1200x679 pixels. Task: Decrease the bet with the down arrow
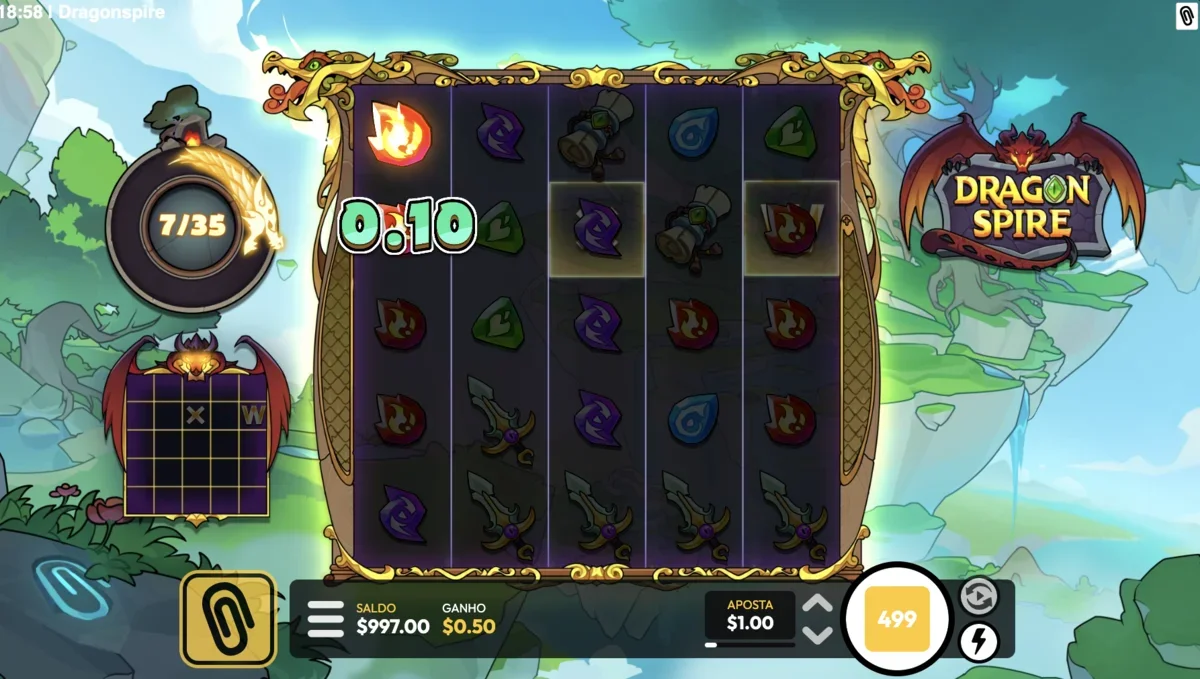pyautogui.click(x=818, y=634)
